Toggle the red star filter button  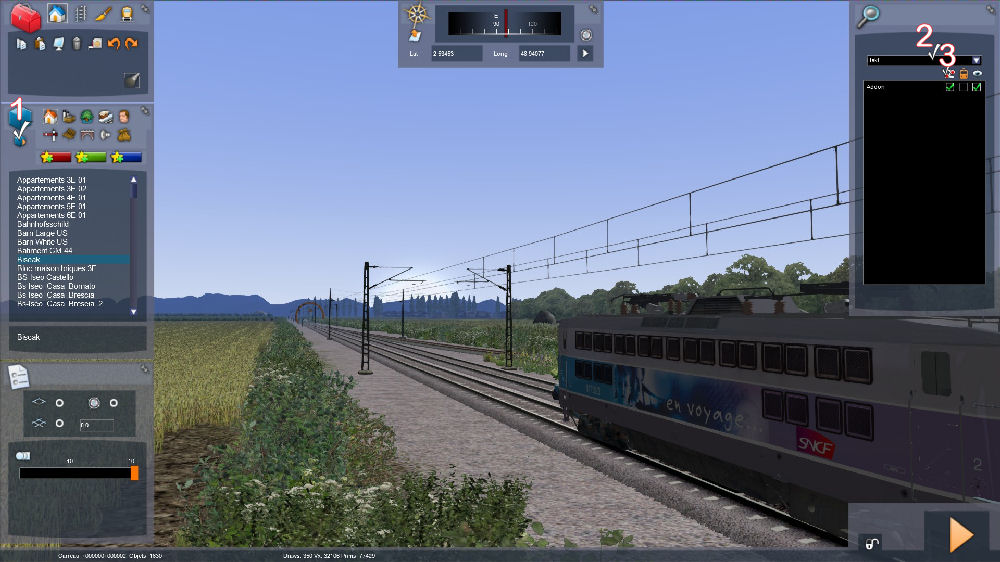tap(55, 157)
